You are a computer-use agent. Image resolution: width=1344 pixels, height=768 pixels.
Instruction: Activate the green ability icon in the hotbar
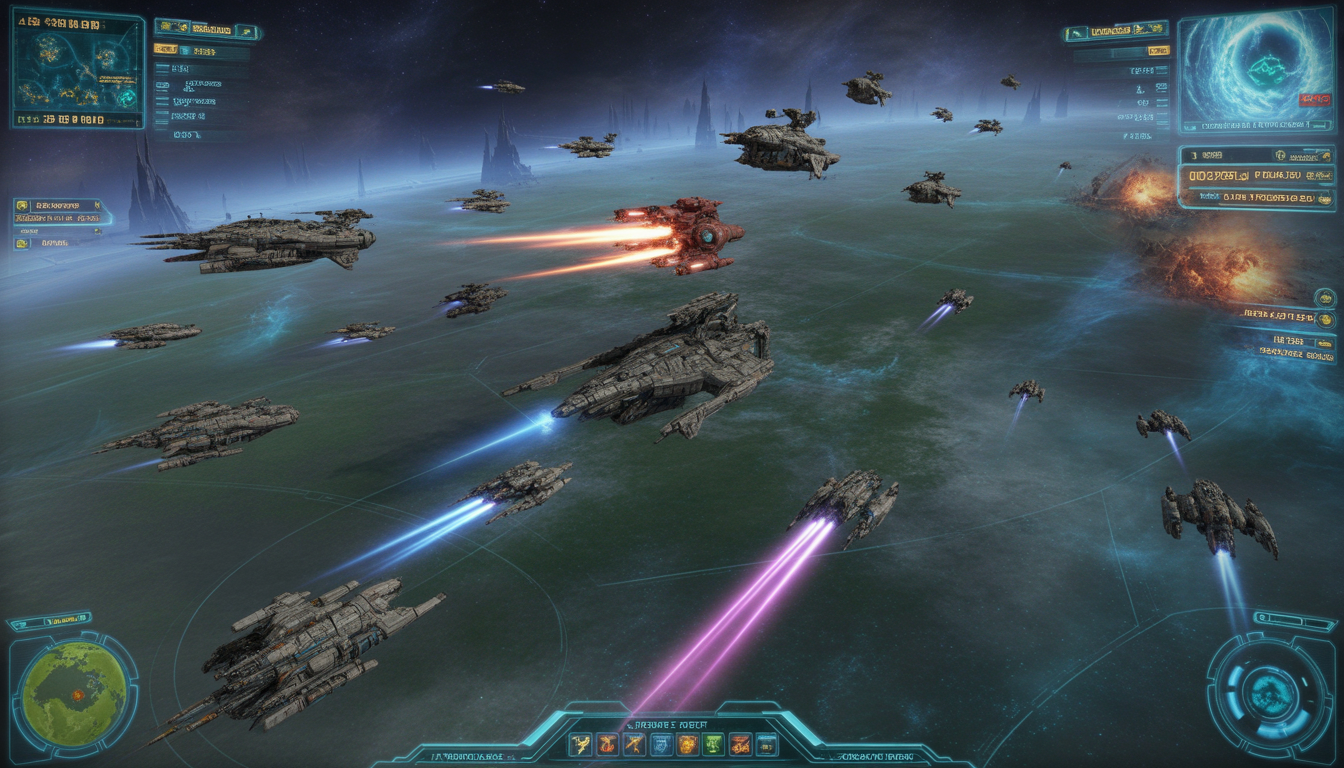[x=713, y=744]
